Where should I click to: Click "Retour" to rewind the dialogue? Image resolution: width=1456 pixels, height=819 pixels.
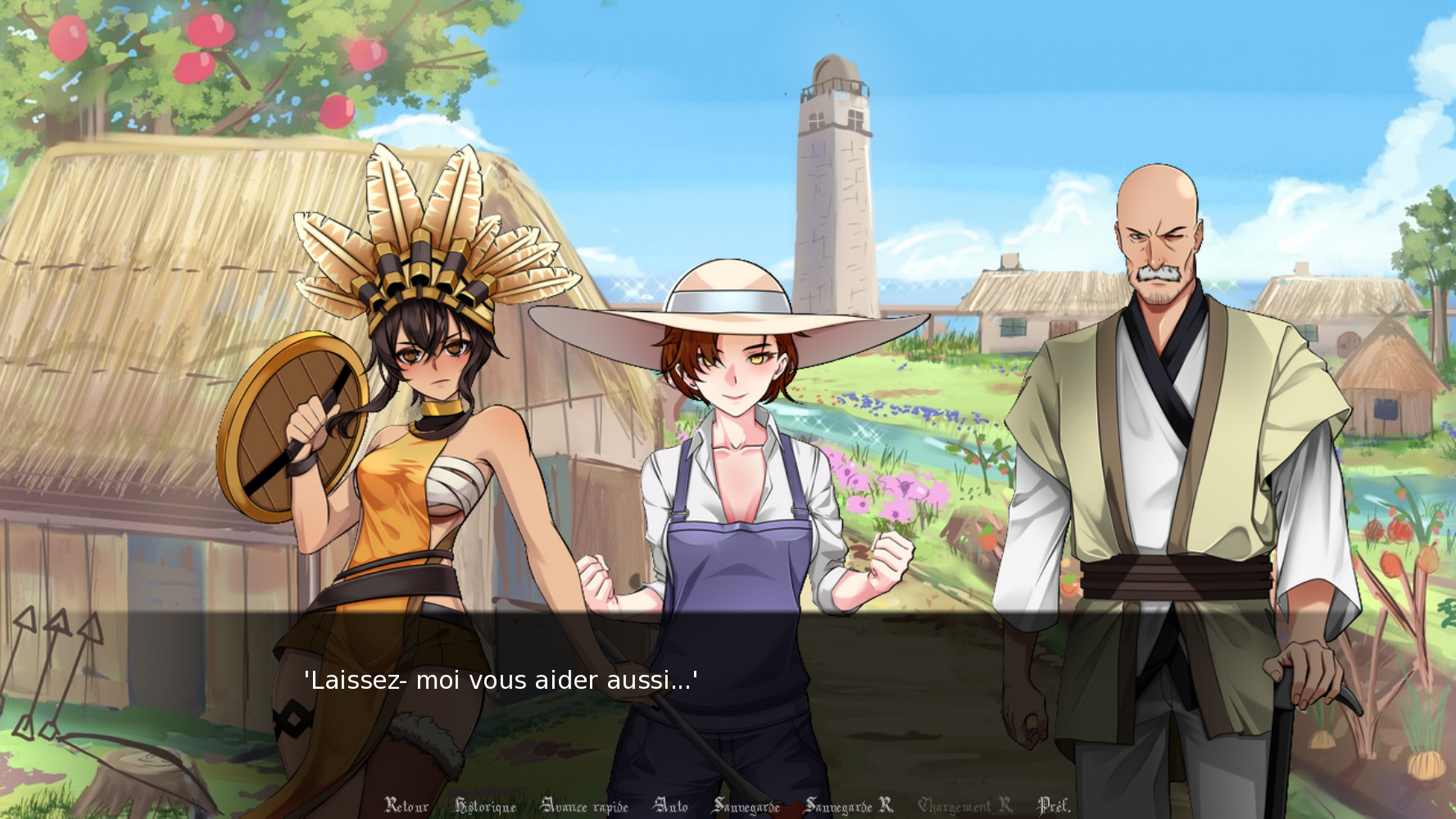[x=407, y=806]
